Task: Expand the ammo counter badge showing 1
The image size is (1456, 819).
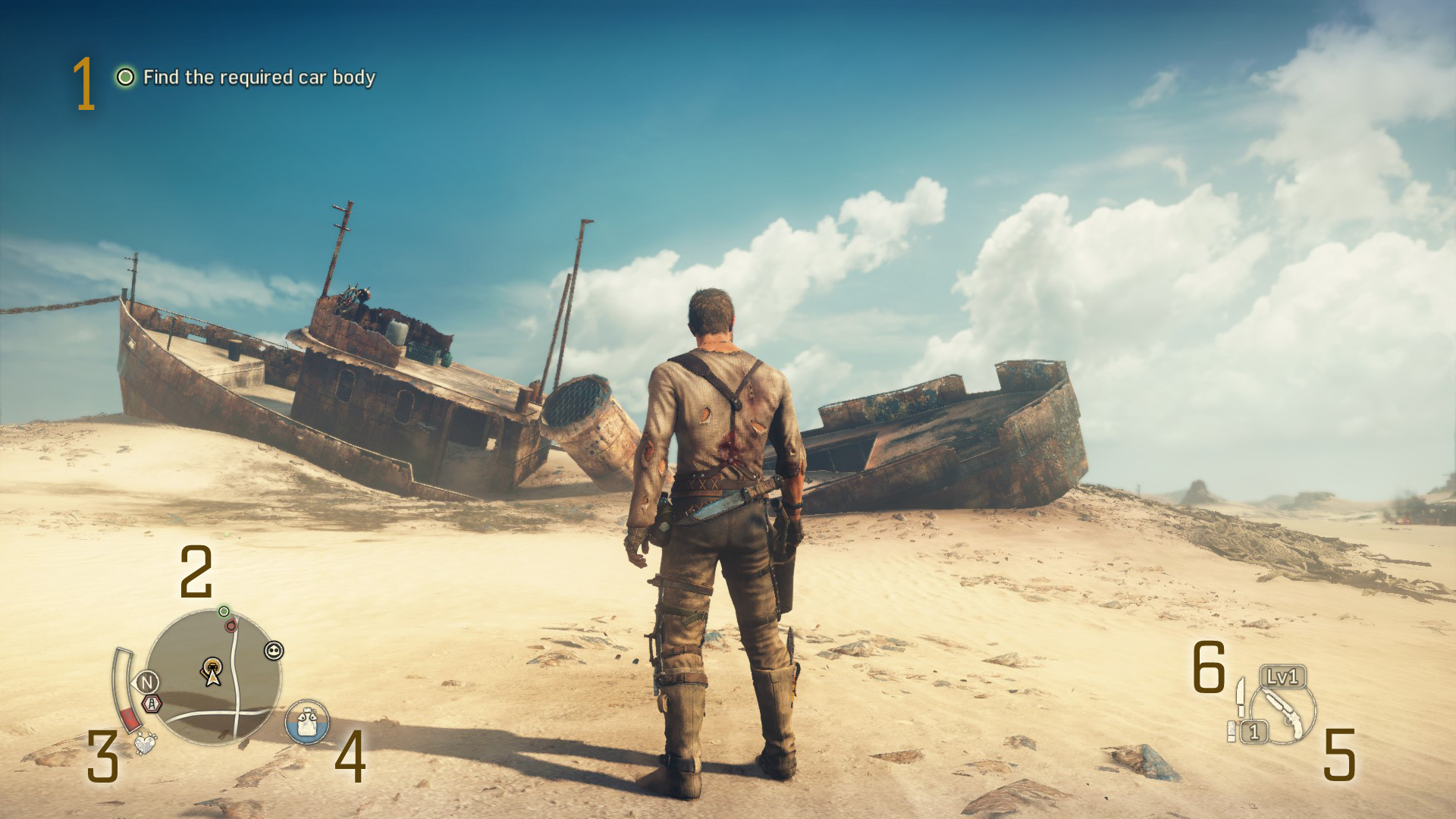Action: coord(1254,733)
